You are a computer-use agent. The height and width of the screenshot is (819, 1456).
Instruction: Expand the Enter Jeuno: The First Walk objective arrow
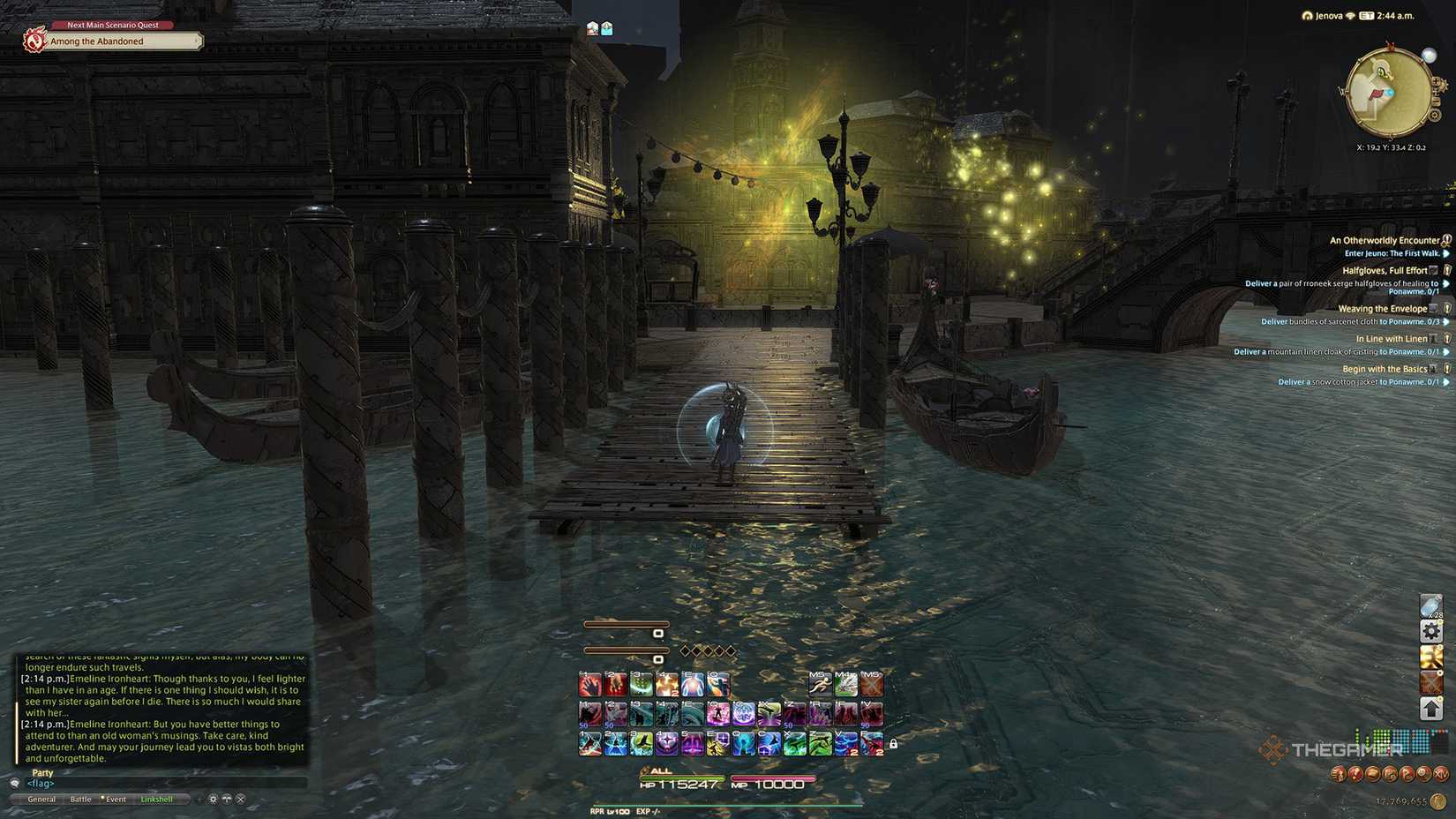coord(1445,254)
